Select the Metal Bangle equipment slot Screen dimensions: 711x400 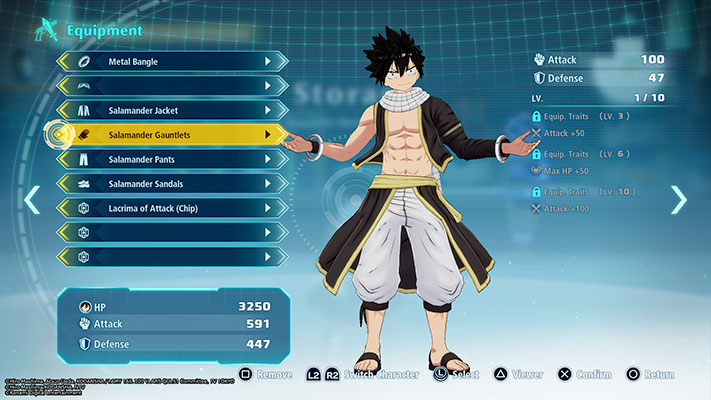coord(170,62)
